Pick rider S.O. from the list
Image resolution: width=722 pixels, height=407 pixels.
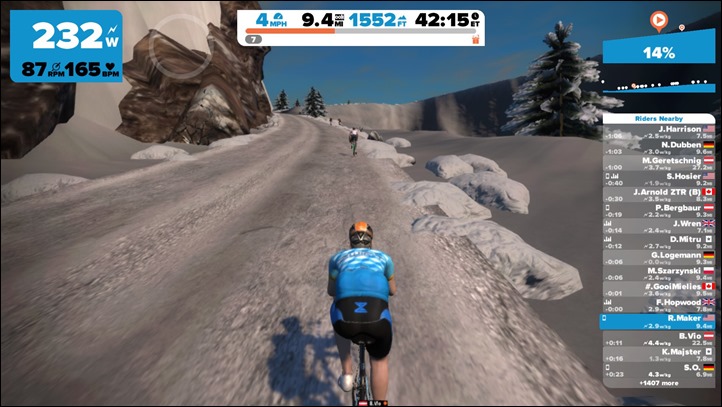(658, 369)
